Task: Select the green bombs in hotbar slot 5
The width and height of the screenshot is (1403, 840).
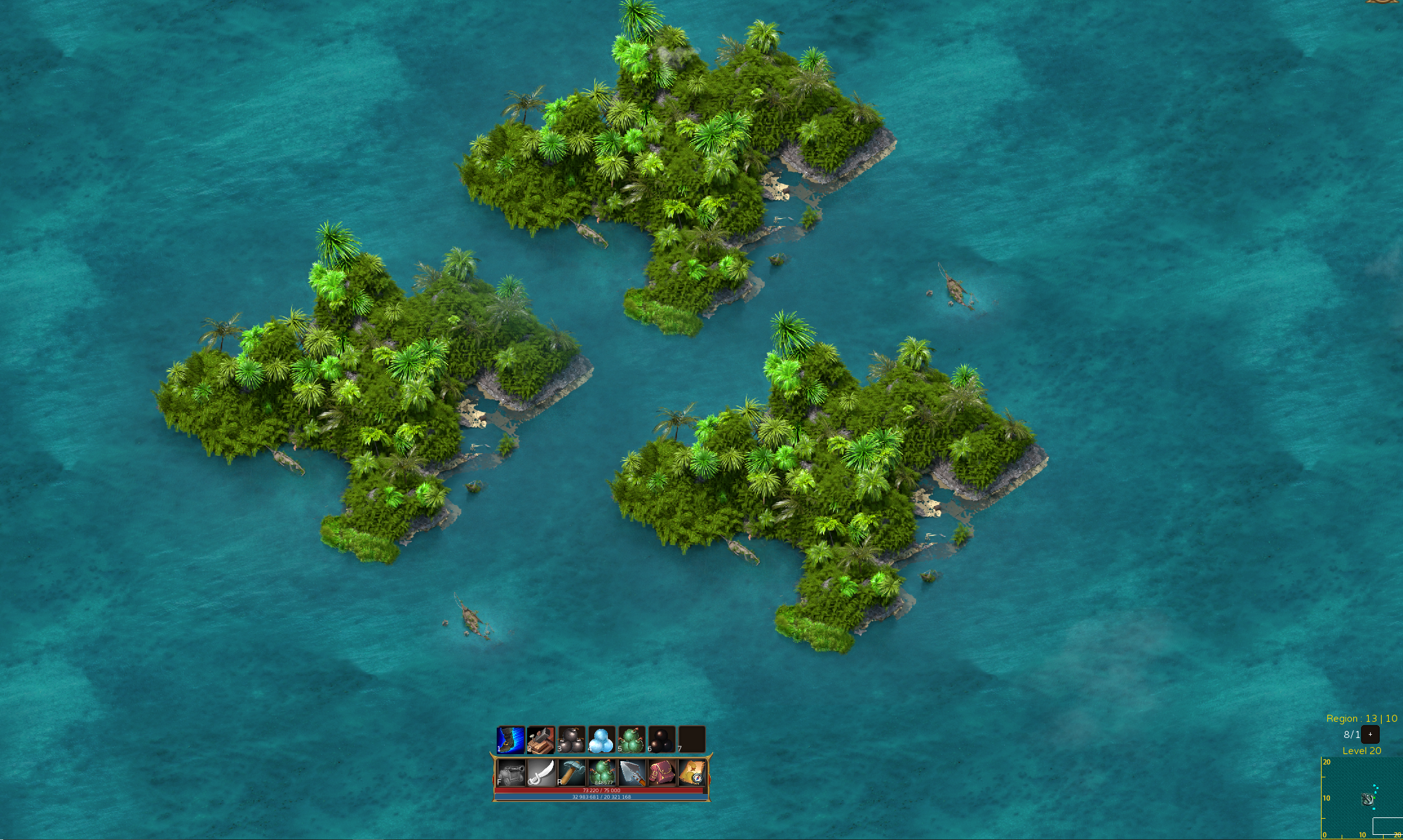Action: click(630, 740)
